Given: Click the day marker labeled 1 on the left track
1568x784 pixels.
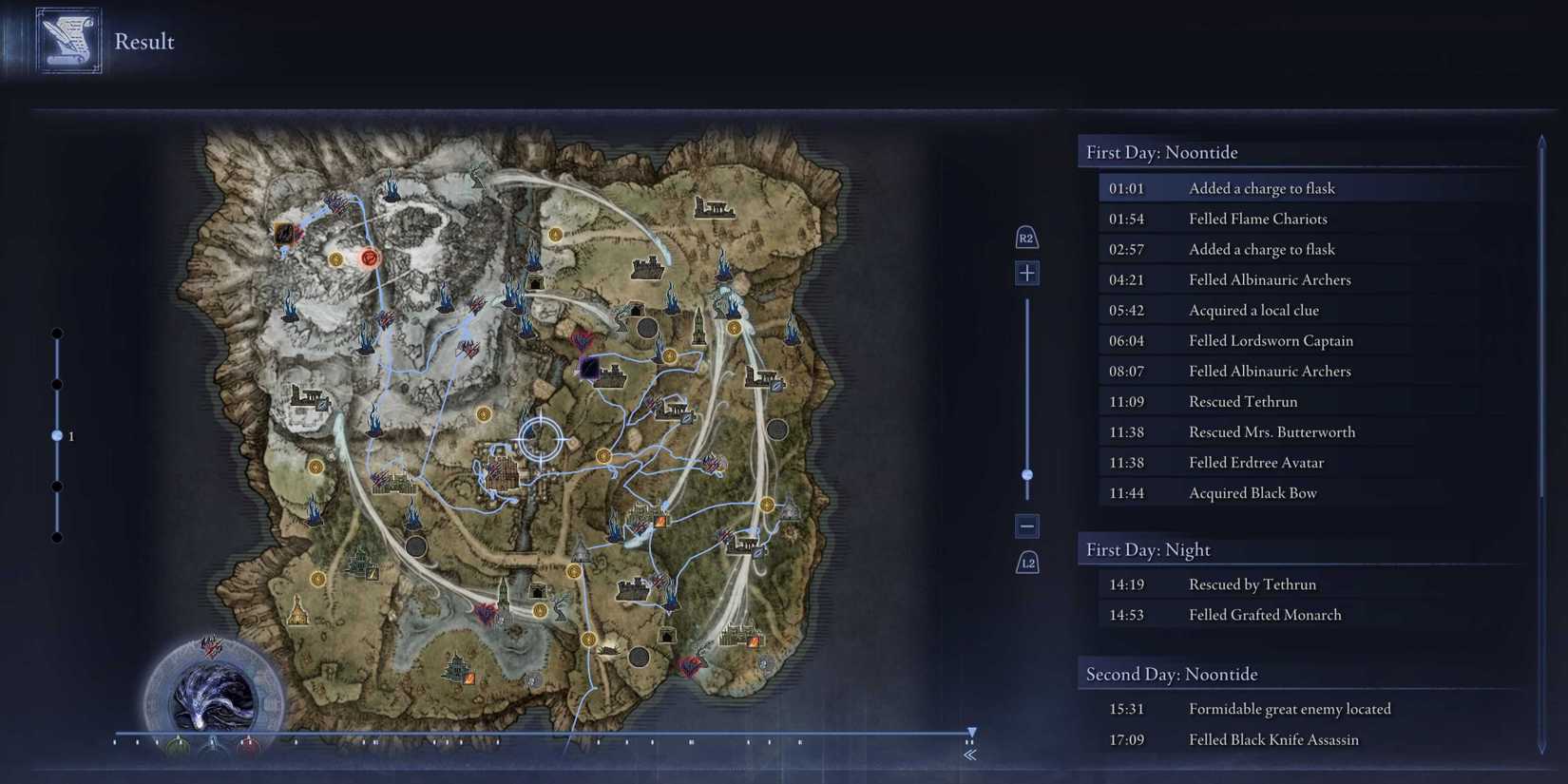Looking at the screenshot, I should (x=57, y=435).
